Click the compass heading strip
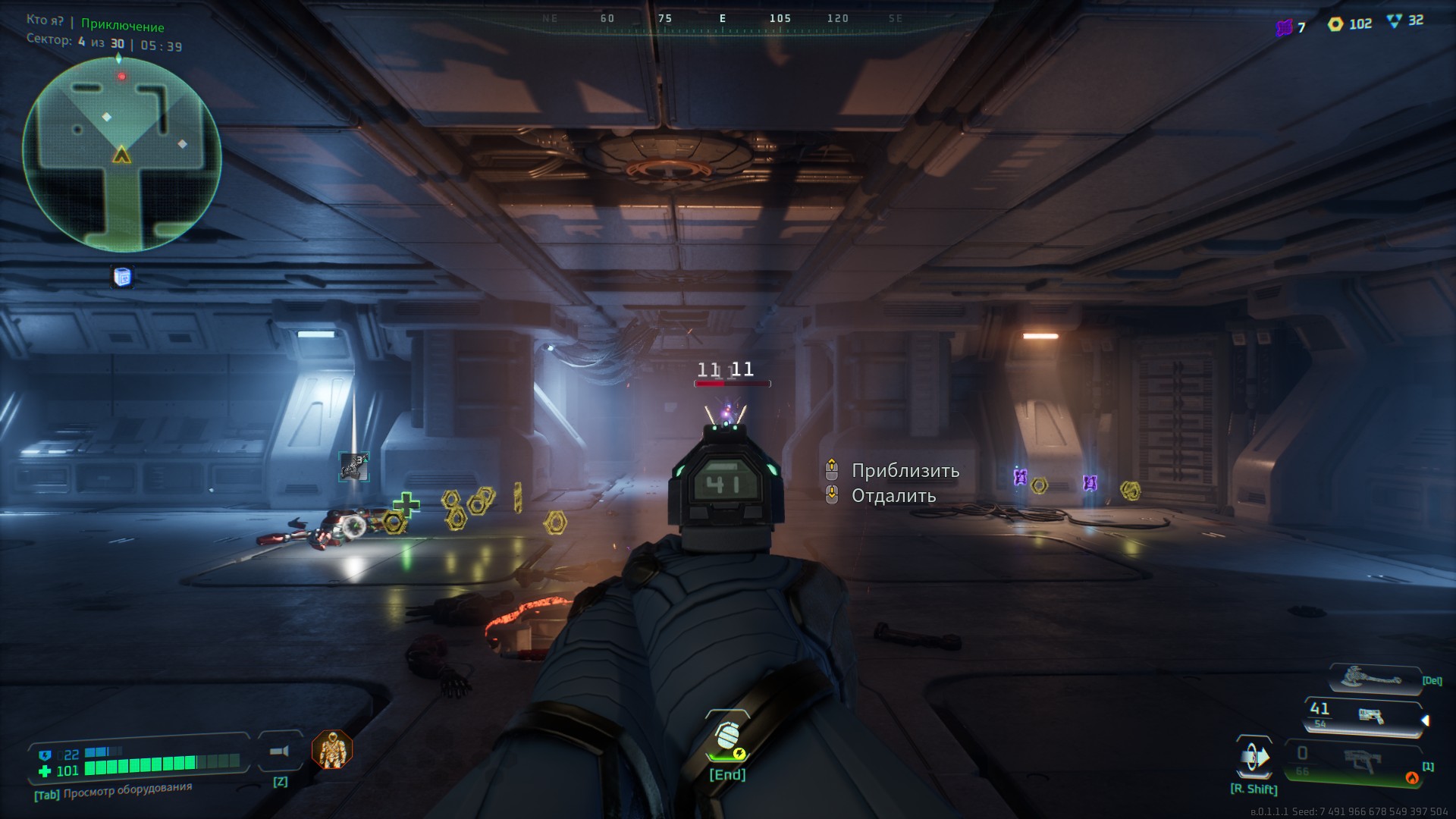Screen dimensions: 1456x819 pyautogui.click(x=722, y=19)
